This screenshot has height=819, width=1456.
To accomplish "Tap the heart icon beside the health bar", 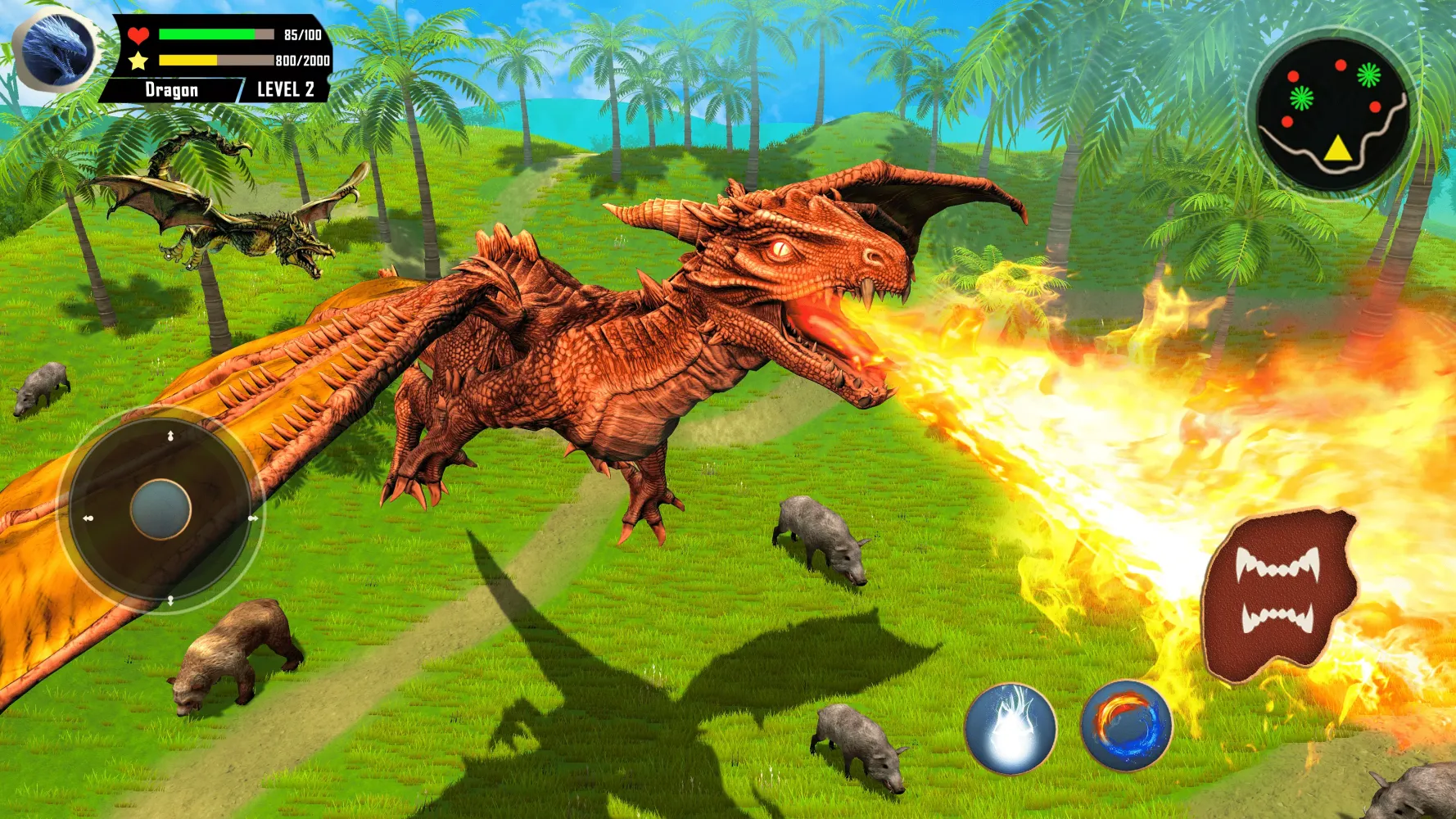I will [138, 34].
